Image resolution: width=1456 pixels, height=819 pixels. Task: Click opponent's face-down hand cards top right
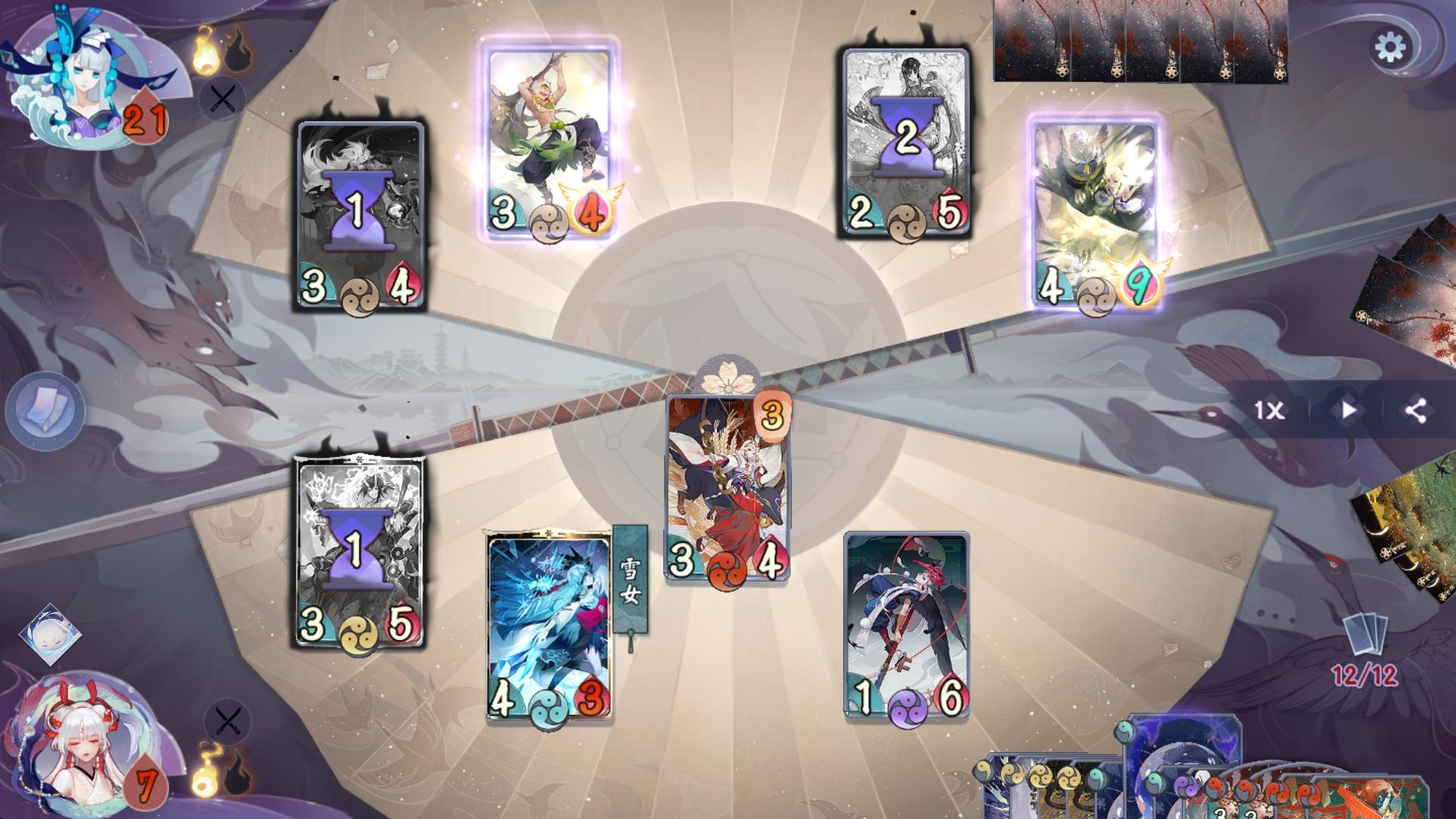[1137, 42]
